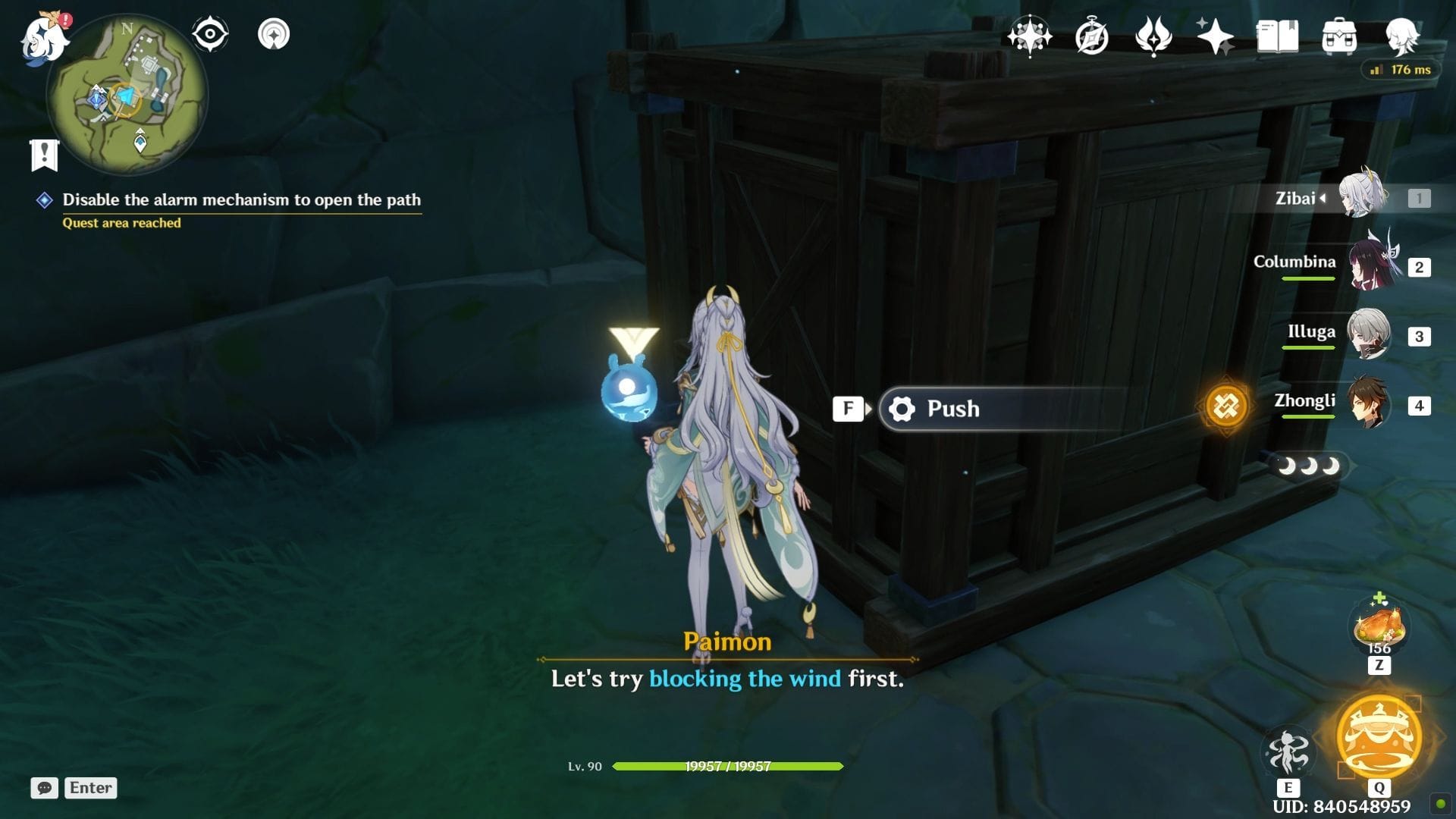The width and height of the screenshot is (1456, 819).
Task: Open the backpack inventory icon
Action: (1339, 36)
